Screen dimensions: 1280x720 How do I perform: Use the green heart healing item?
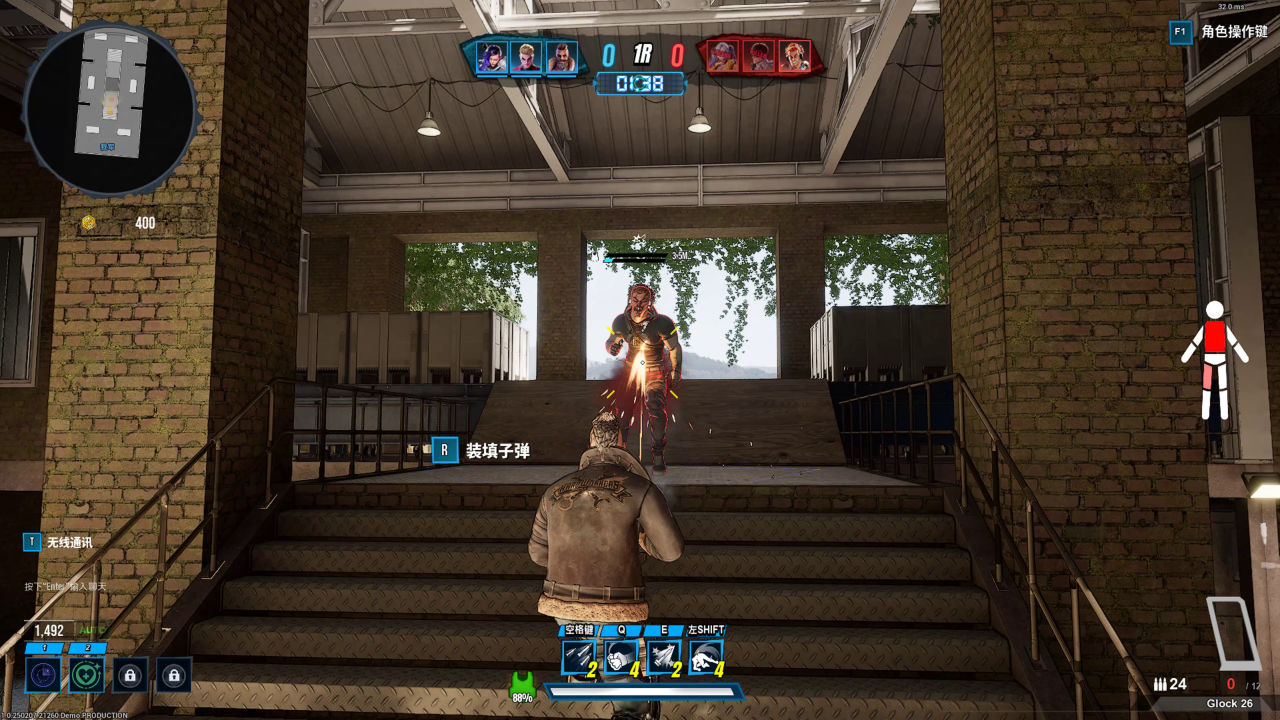point(86,675)
